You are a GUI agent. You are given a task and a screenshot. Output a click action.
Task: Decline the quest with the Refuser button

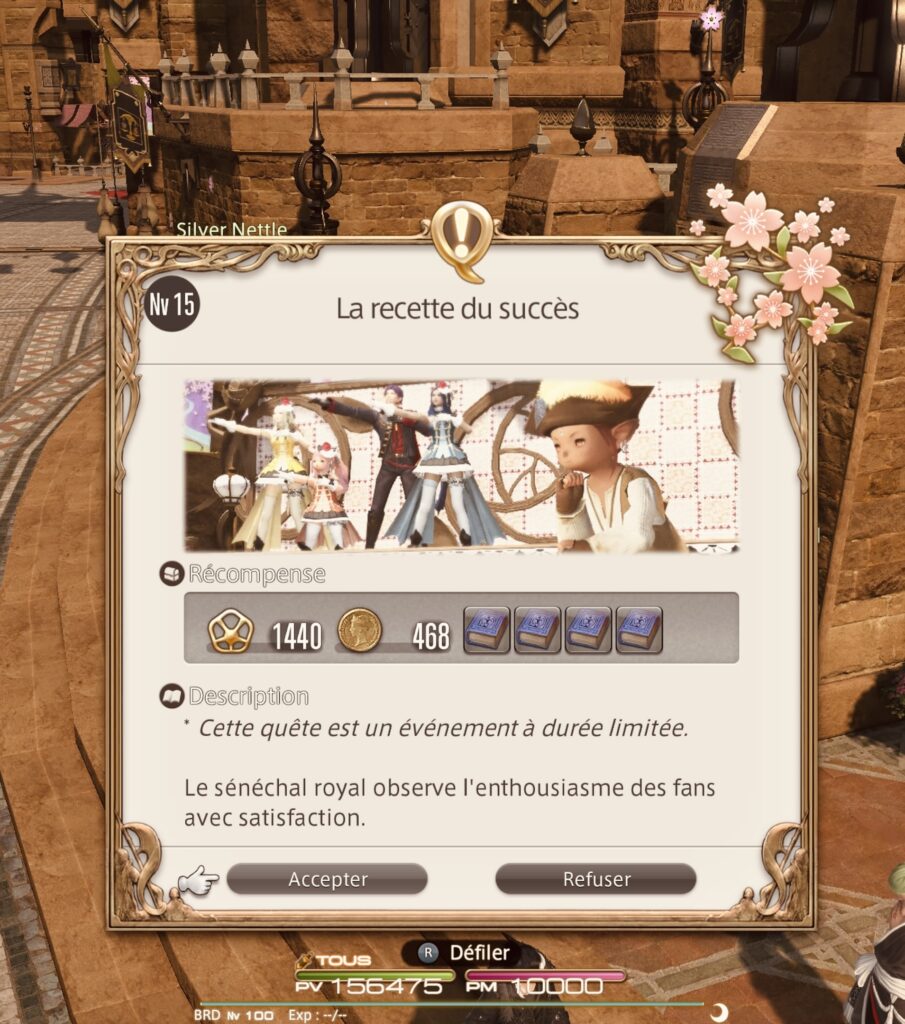click(x=596, y=879)
